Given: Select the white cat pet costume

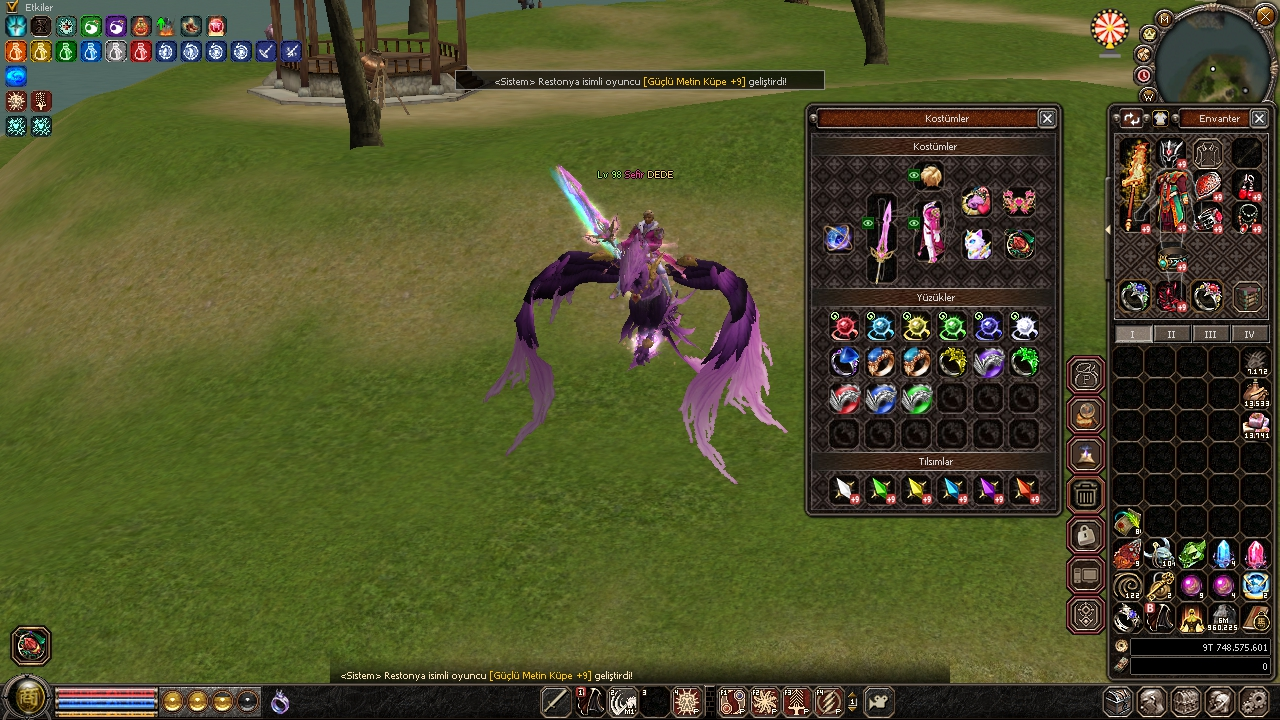Looking at the screenshot, I should 977,244.
